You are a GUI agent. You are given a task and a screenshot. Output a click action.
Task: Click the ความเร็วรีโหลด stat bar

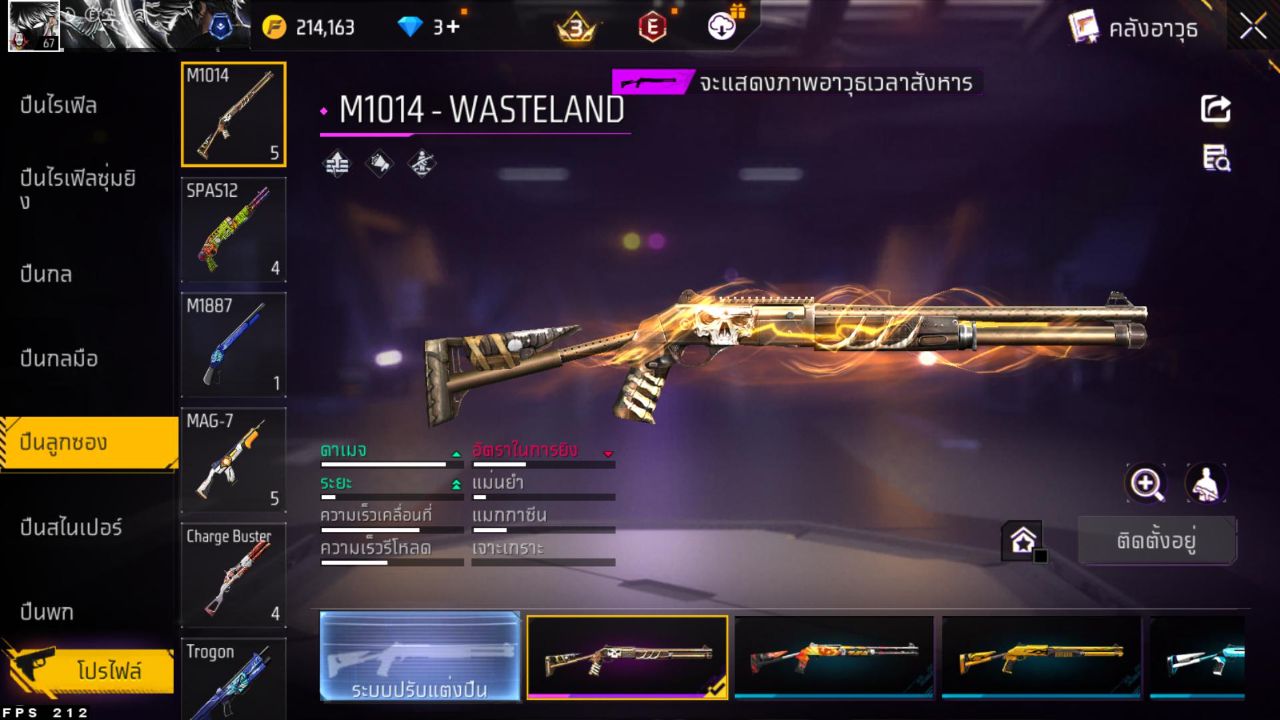click(390, 561)
